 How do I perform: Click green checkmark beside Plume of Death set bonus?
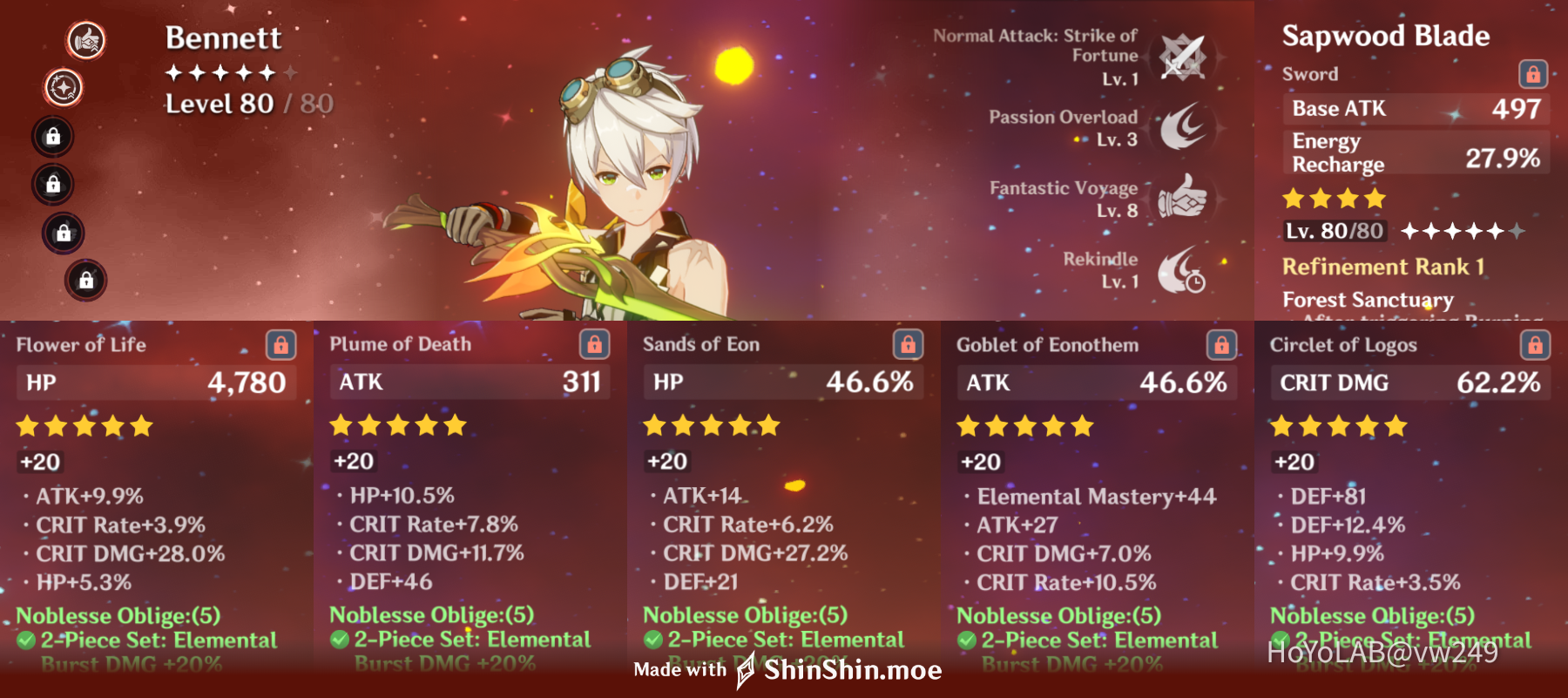pos(338,640)
